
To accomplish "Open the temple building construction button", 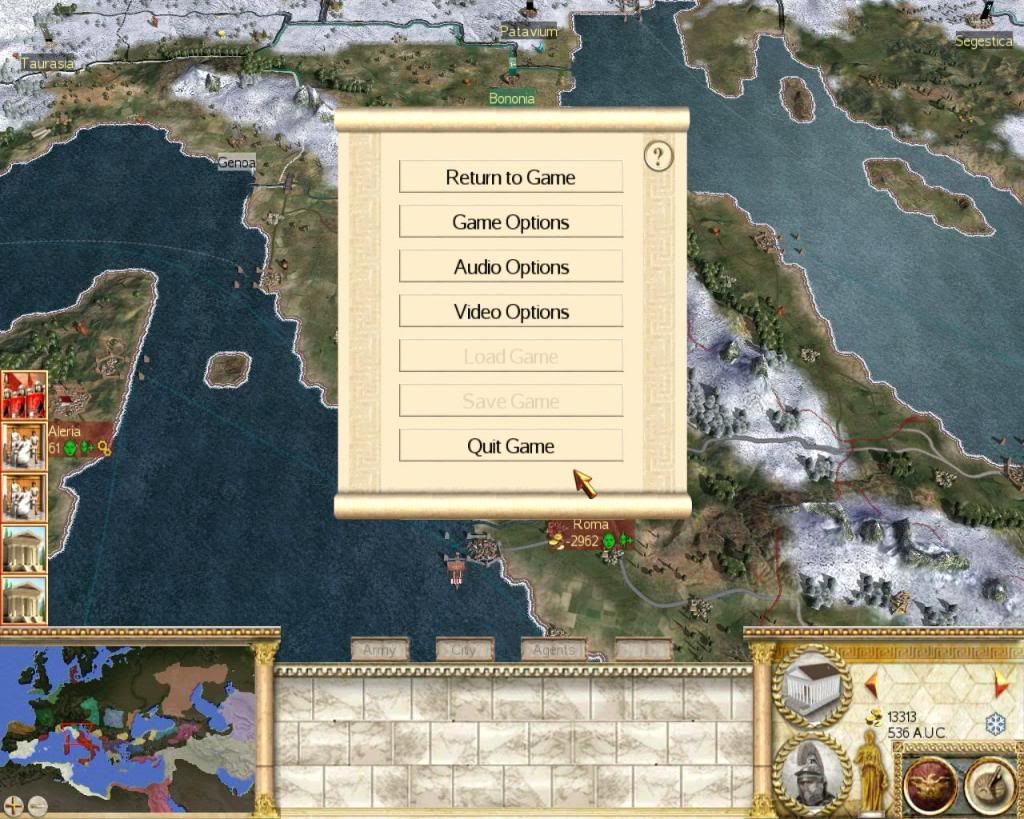I will click(811, 685).
